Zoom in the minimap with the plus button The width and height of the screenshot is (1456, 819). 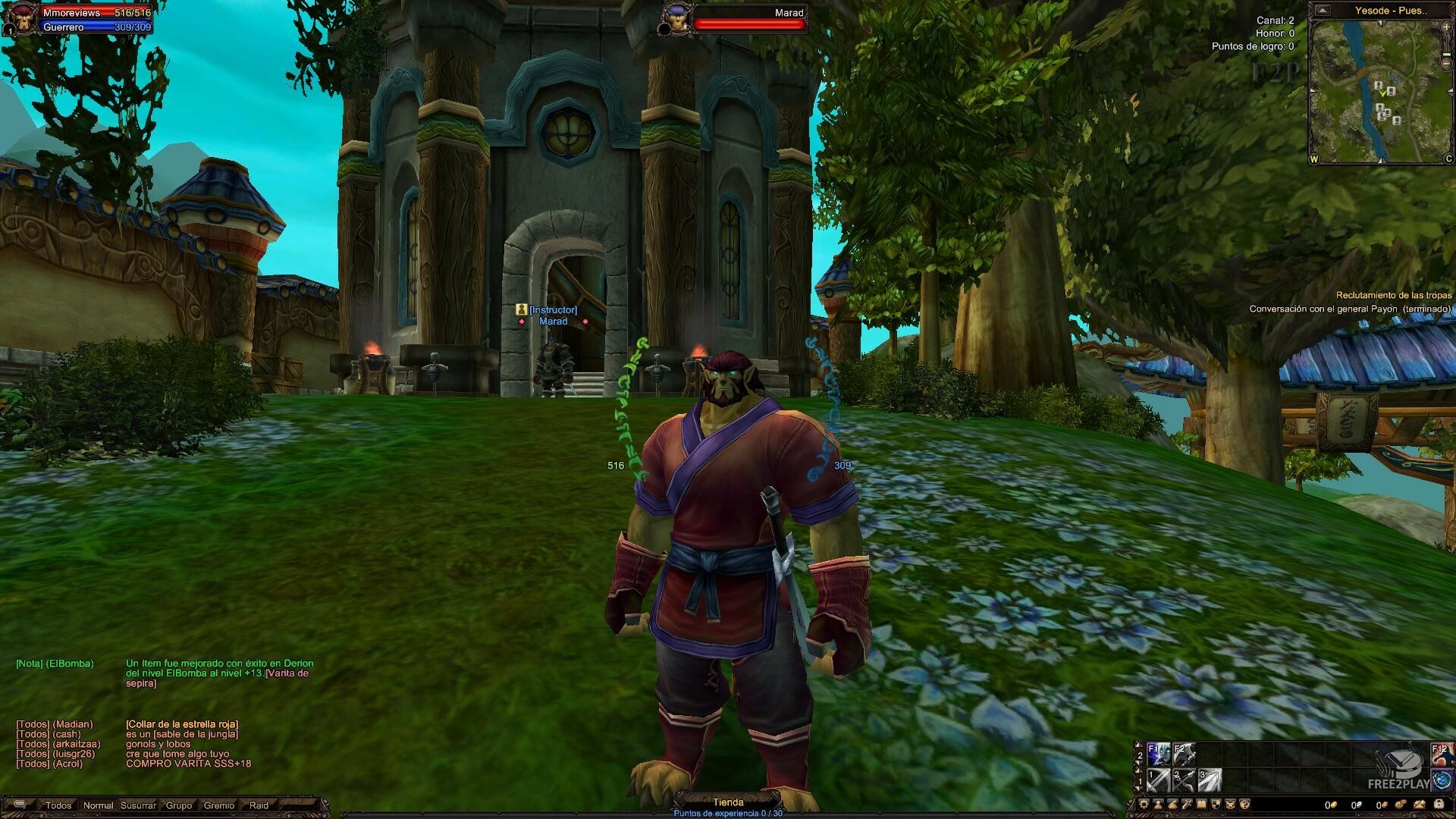pos(1446,27)
